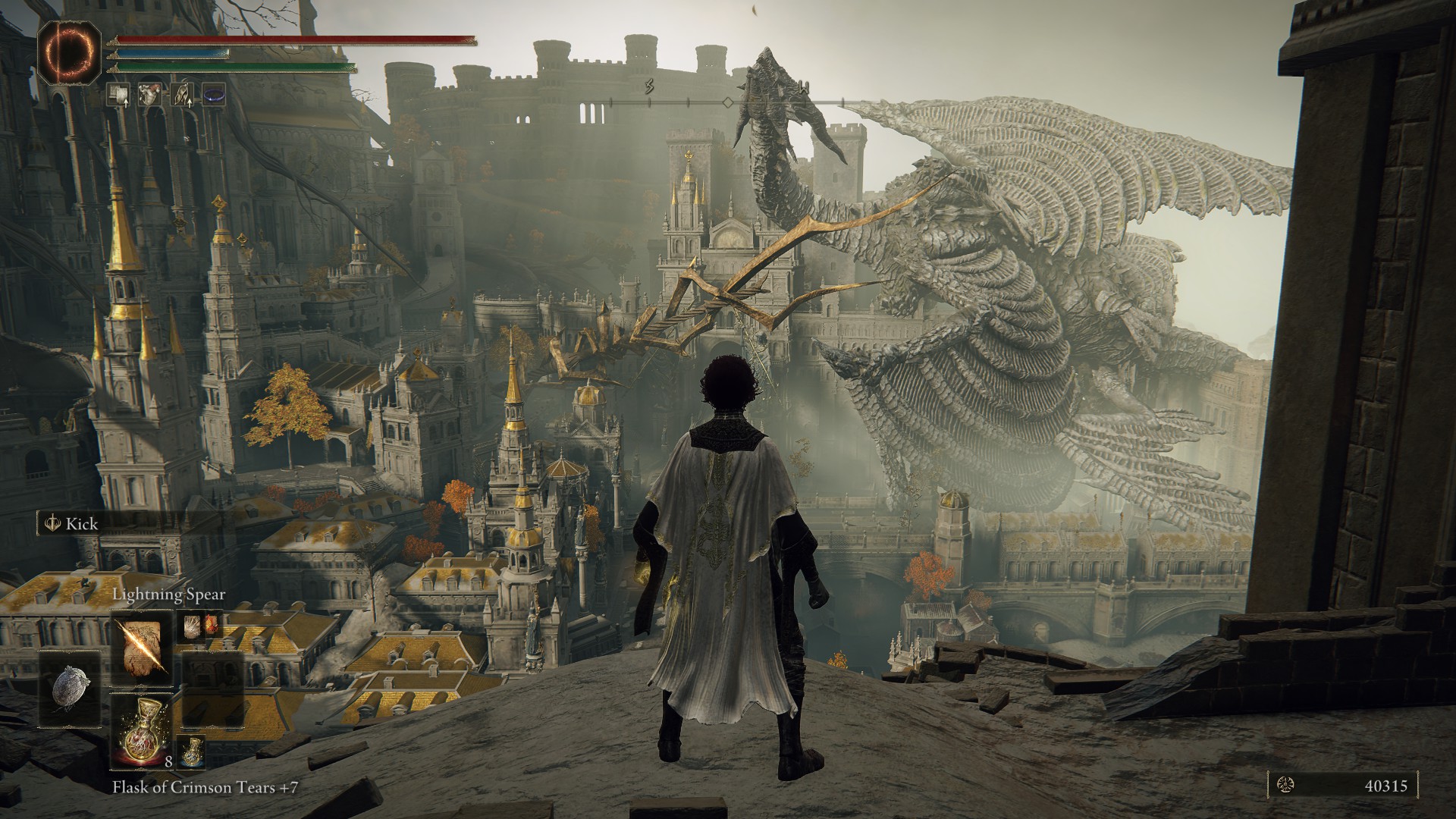Viewport: 1456px width, 819px height.
Task: Inspect the purple ring status effect icon
Action: (x=214, y=94)
